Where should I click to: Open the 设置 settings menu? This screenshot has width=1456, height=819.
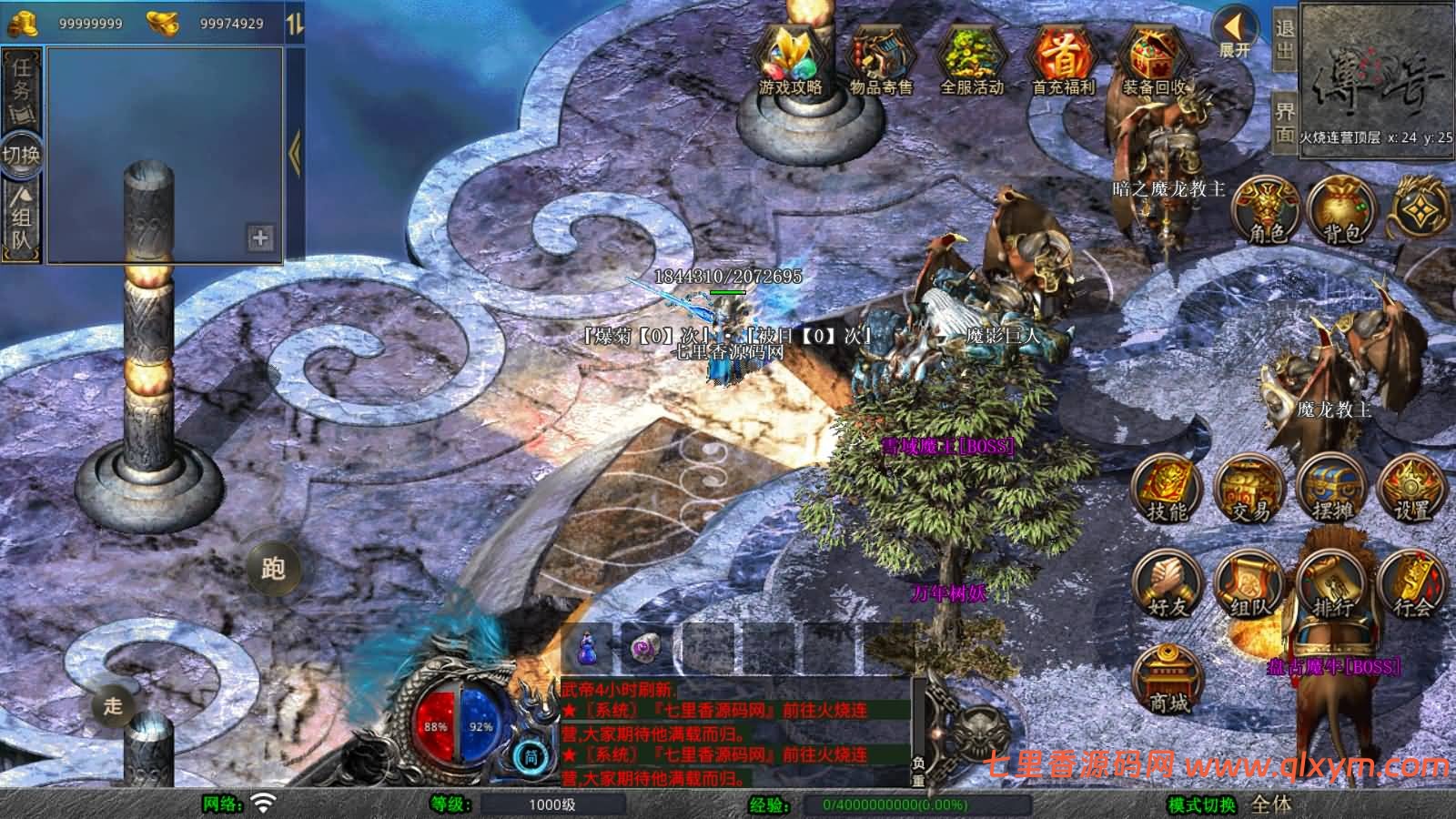[1411, 490]
